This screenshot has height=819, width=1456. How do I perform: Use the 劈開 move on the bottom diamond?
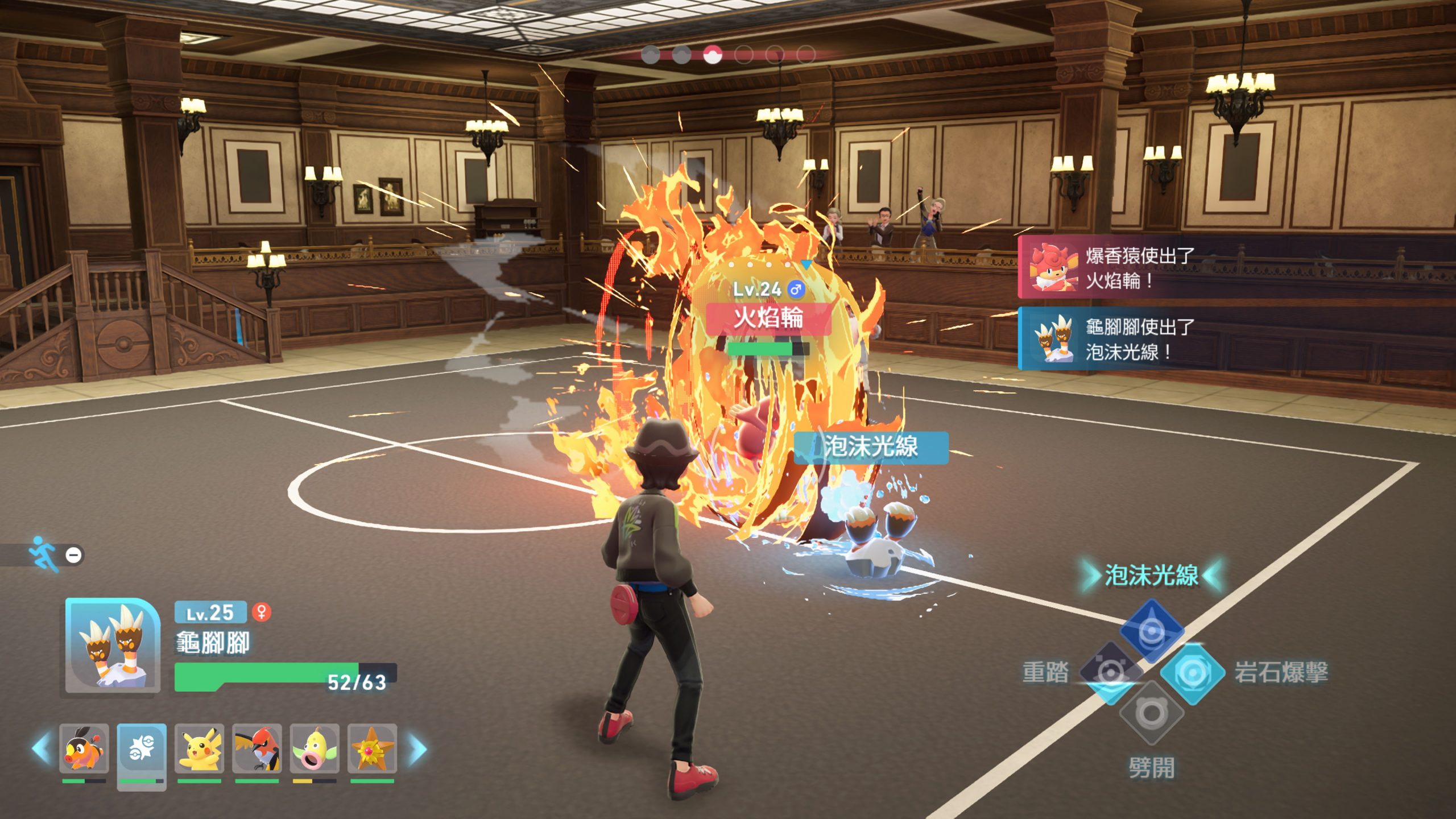point(1152,713)
